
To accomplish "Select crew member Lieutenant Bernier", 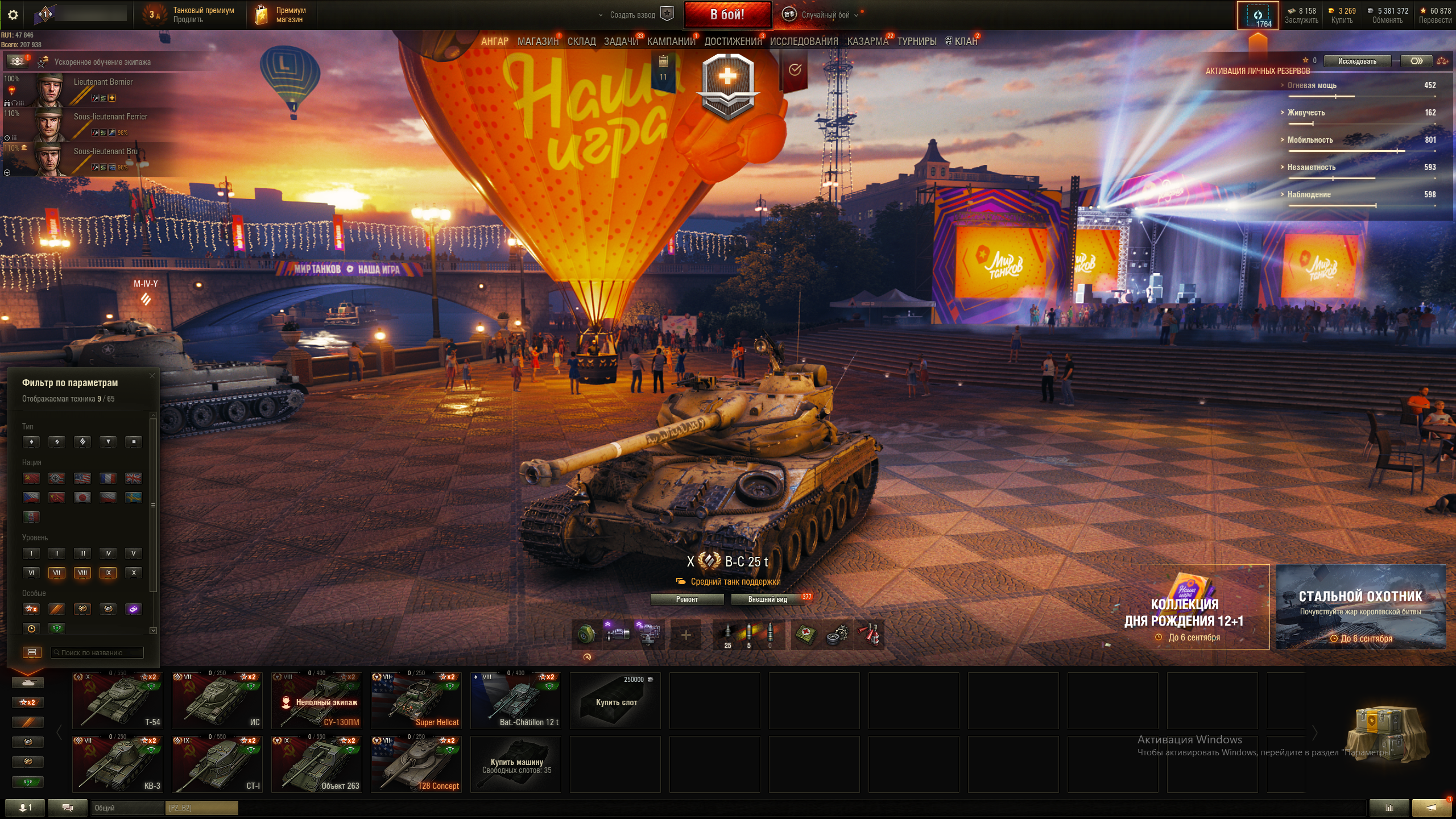I will [x=103, y=82].
